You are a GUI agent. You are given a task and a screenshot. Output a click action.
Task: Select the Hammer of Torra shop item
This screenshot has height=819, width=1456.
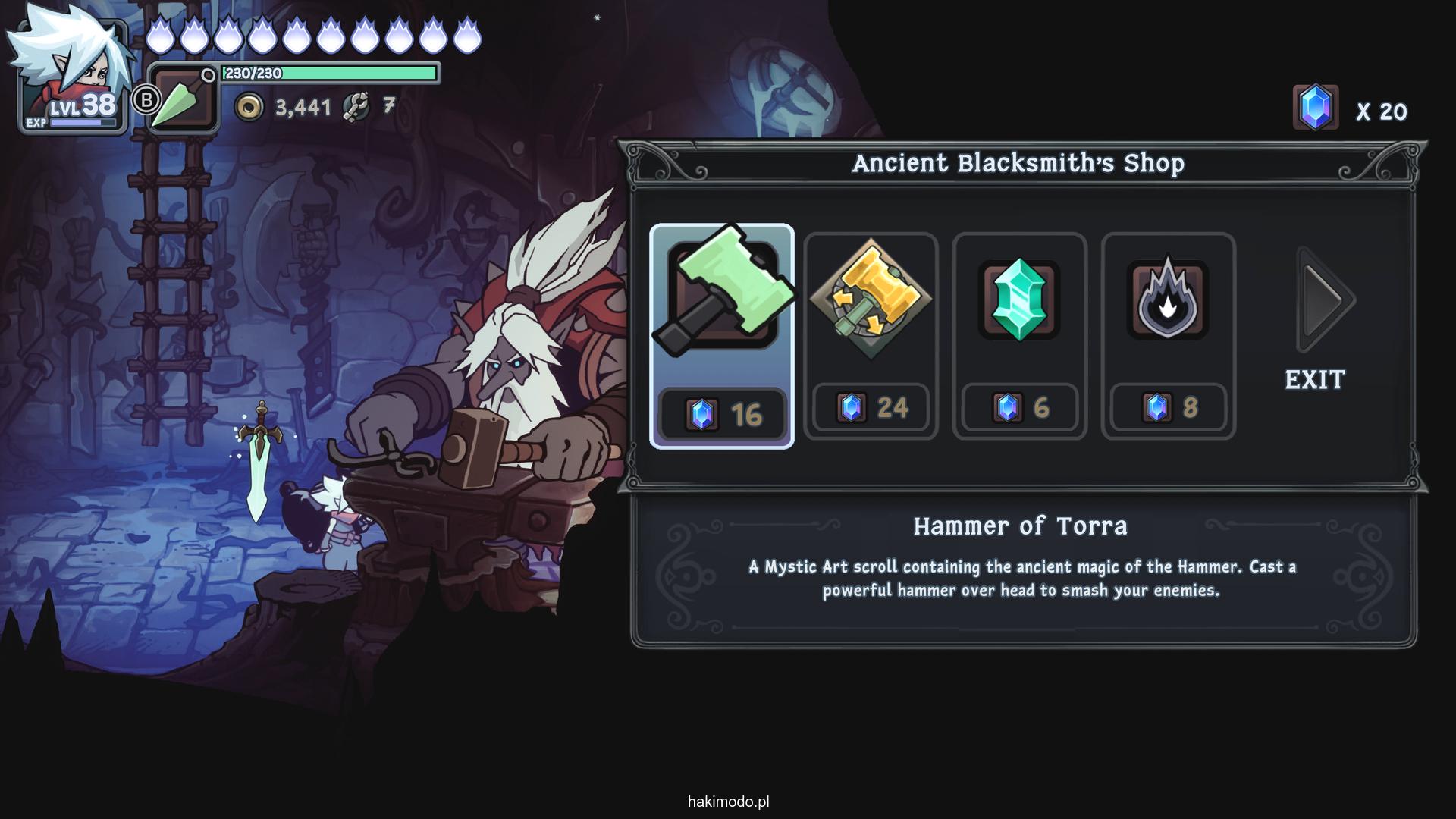721,336
